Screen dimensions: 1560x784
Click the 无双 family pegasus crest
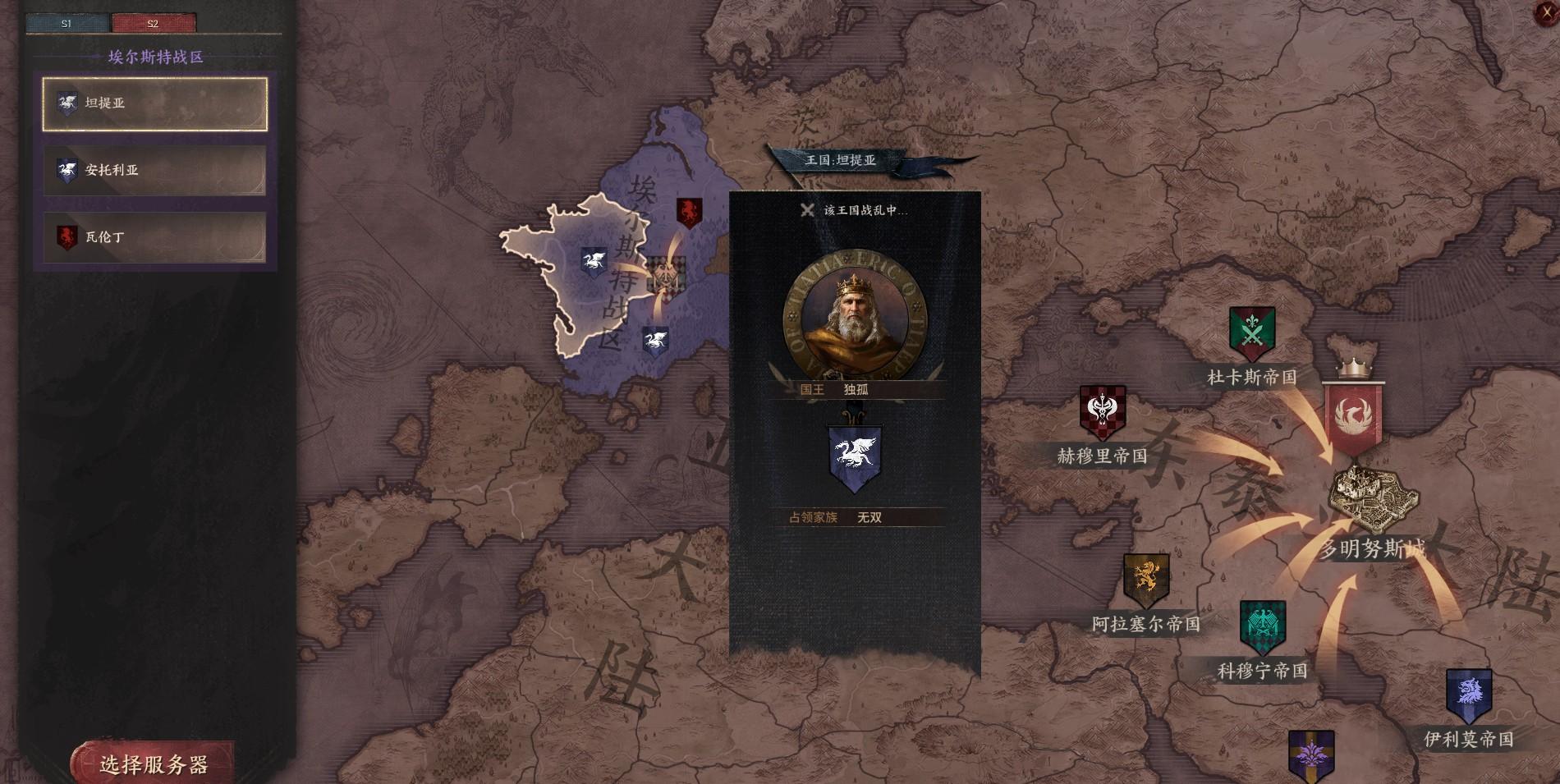pyautogui.click(x=855, y=457)
